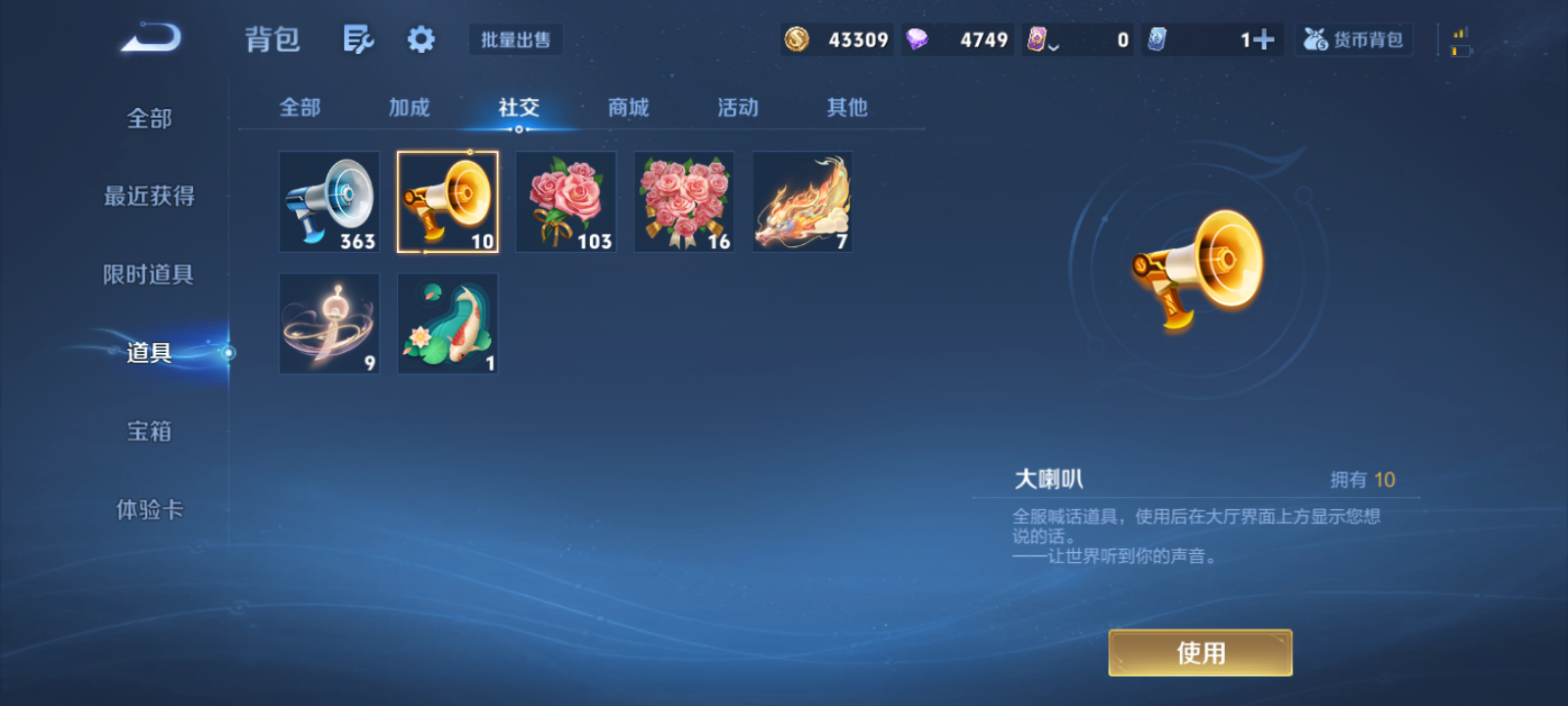
Task: Switch to the 活动 tab
Action: click(737, 108)
